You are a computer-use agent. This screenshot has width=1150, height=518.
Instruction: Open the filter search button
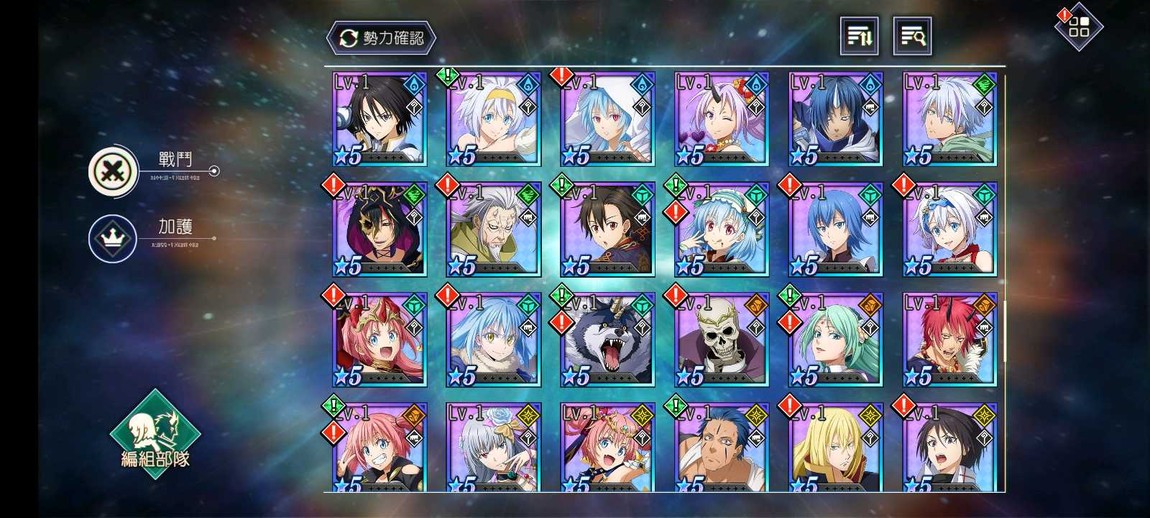pyautogui.click(x=912, y=37)
